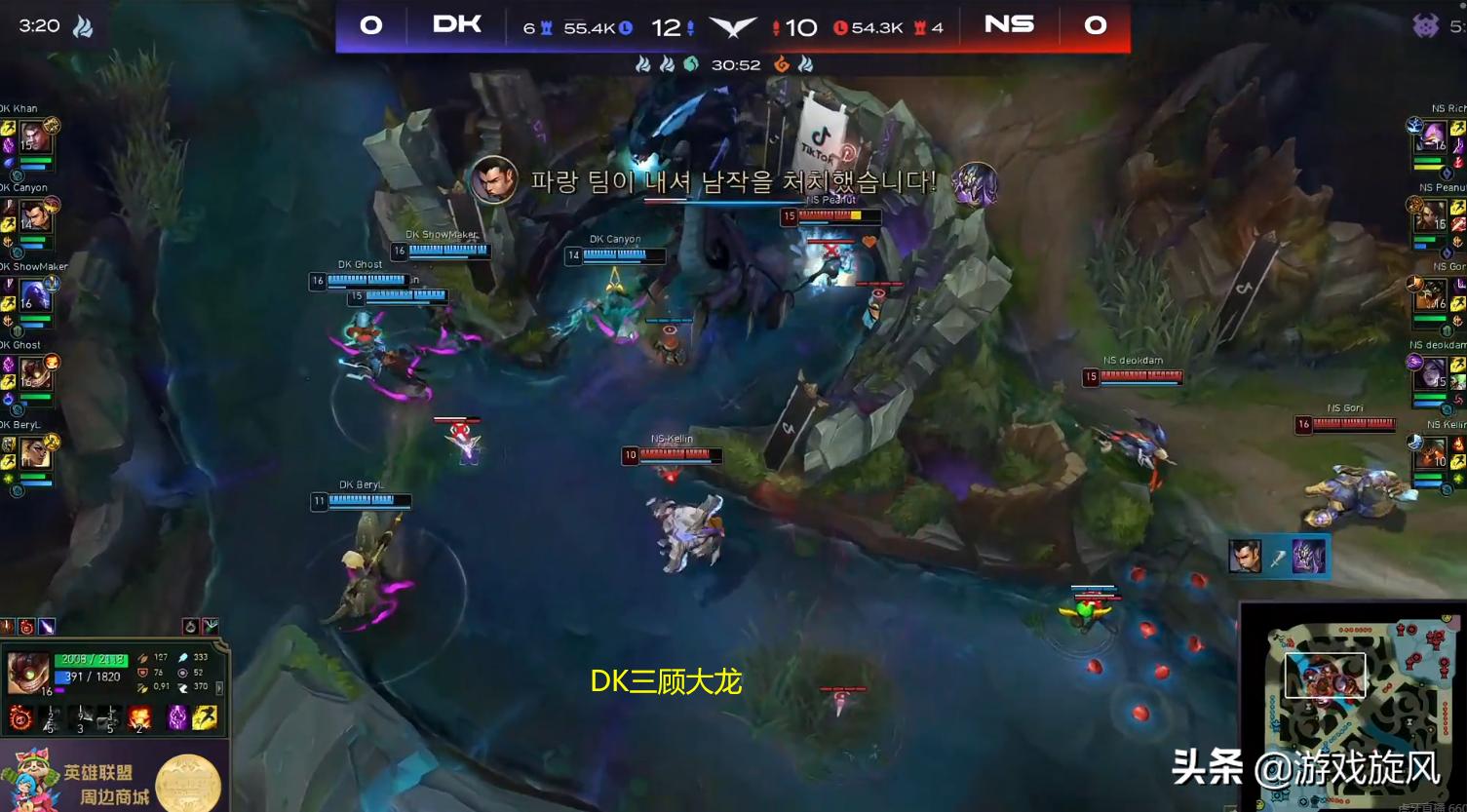
Task: Click the green health bar showing 2008/2118
Action: (91, 660)
